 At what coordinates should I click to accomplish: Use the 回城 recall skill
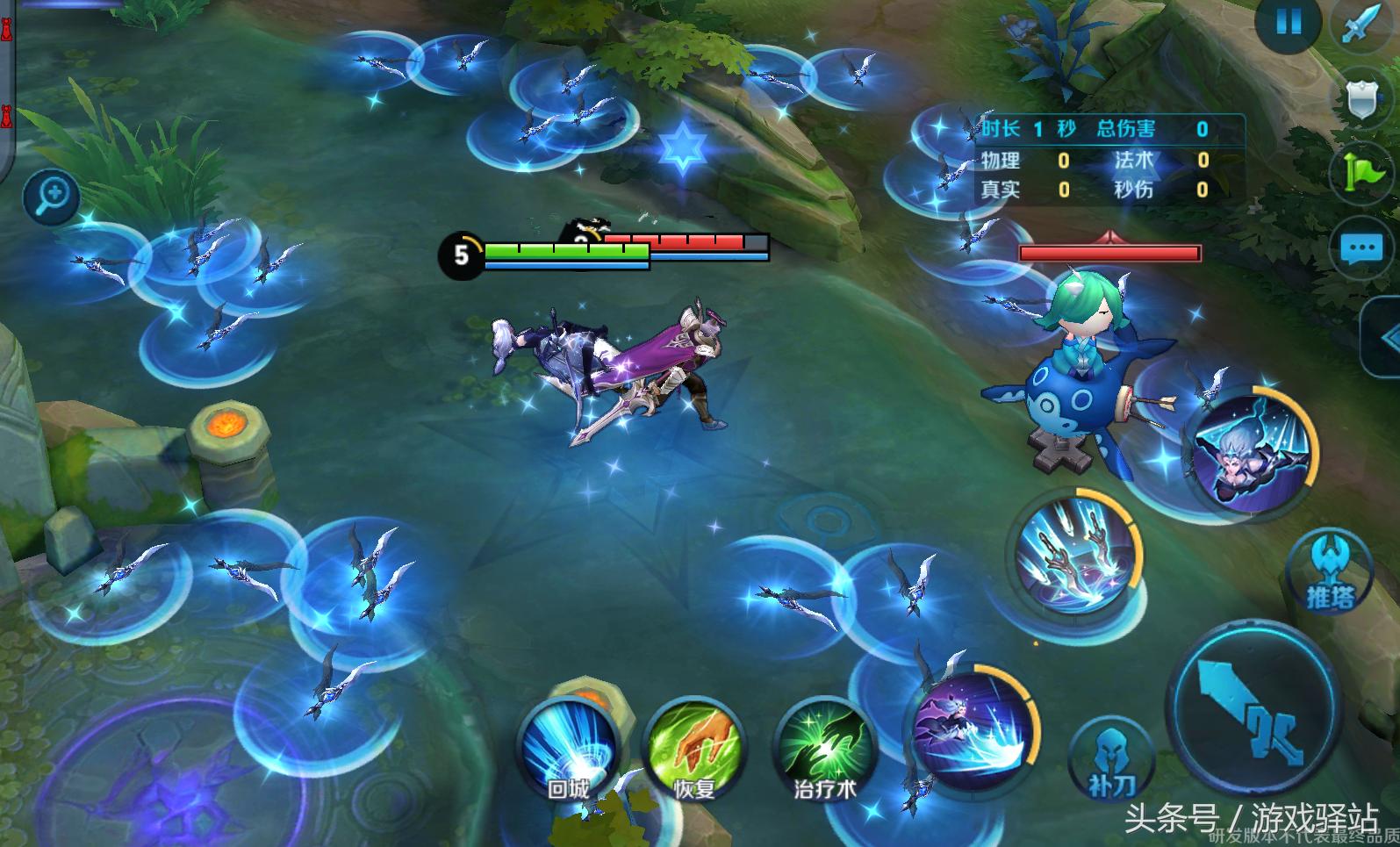(x=568, y=749)
